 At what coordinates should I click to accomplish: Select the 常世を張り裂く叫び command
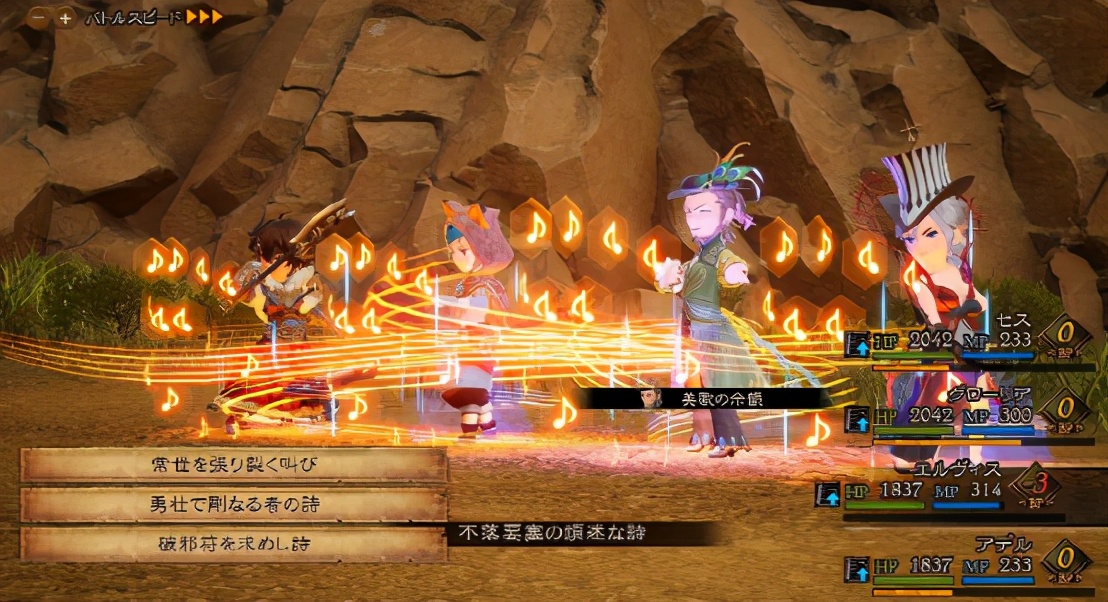233,465
